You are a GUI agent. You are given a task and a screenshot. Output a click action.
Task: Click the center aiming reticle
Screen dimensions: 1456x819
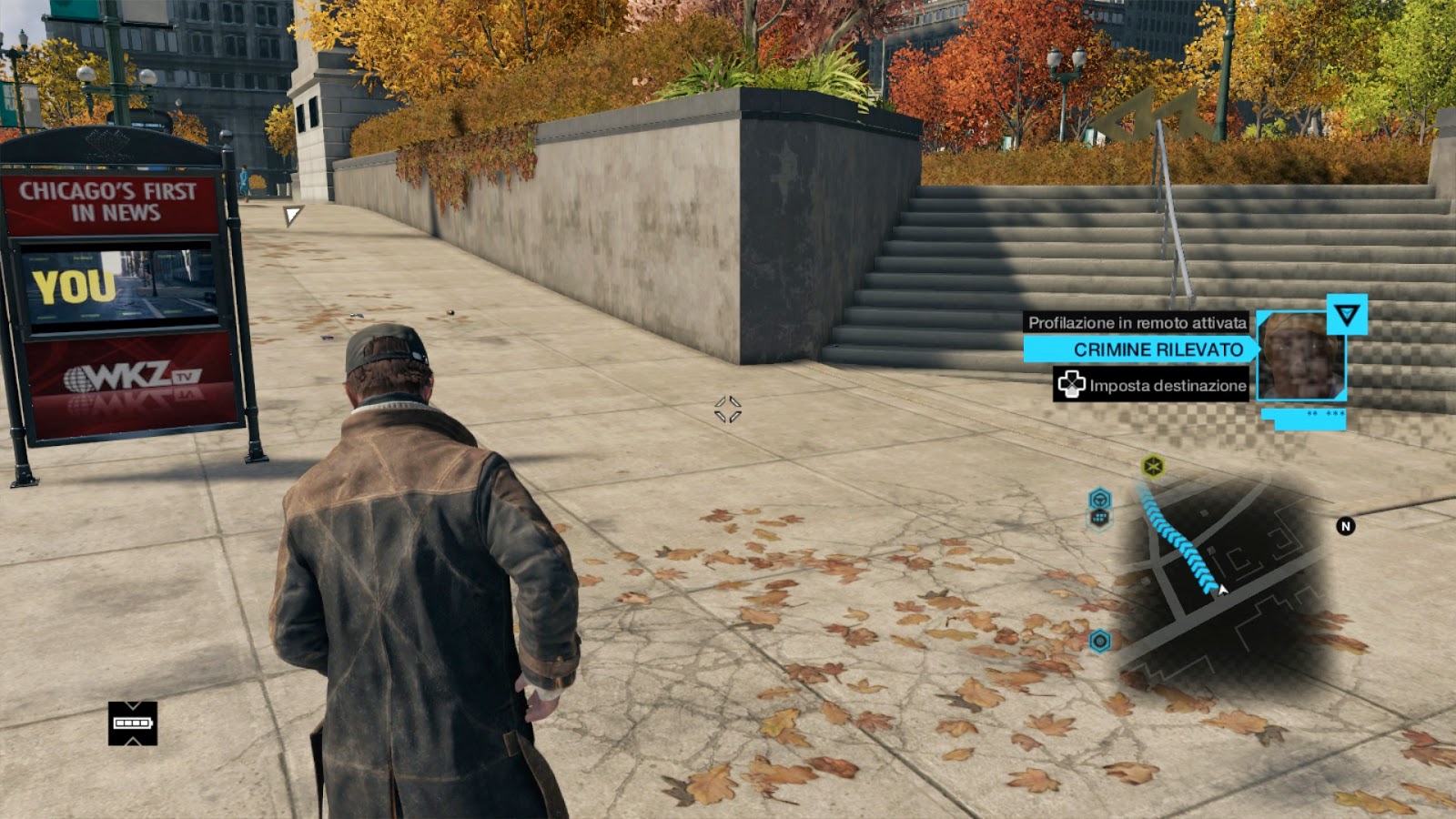728,408
